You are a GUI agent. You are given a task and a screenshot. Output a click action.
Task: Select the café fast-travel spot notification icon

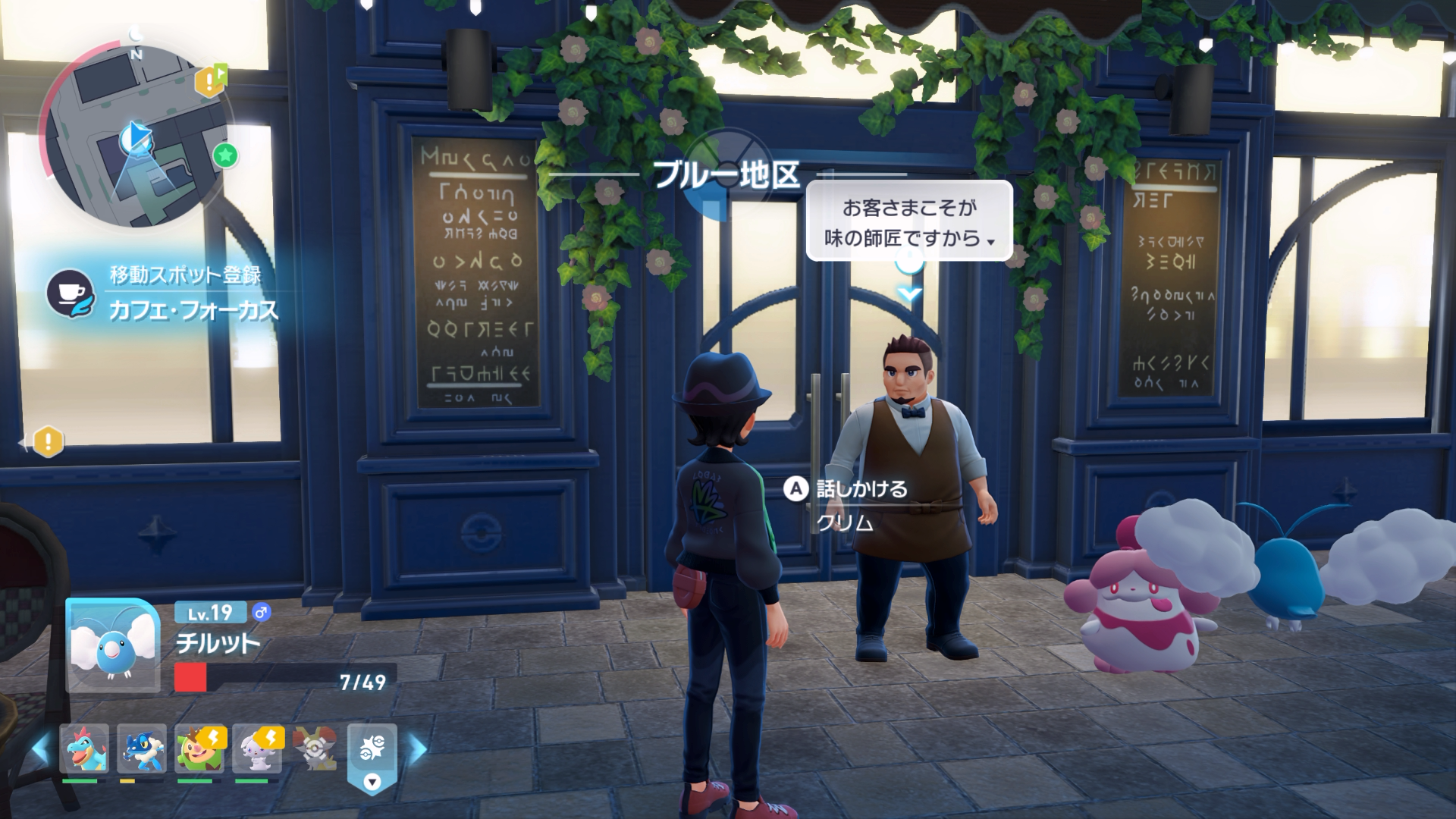click(70, 293)
